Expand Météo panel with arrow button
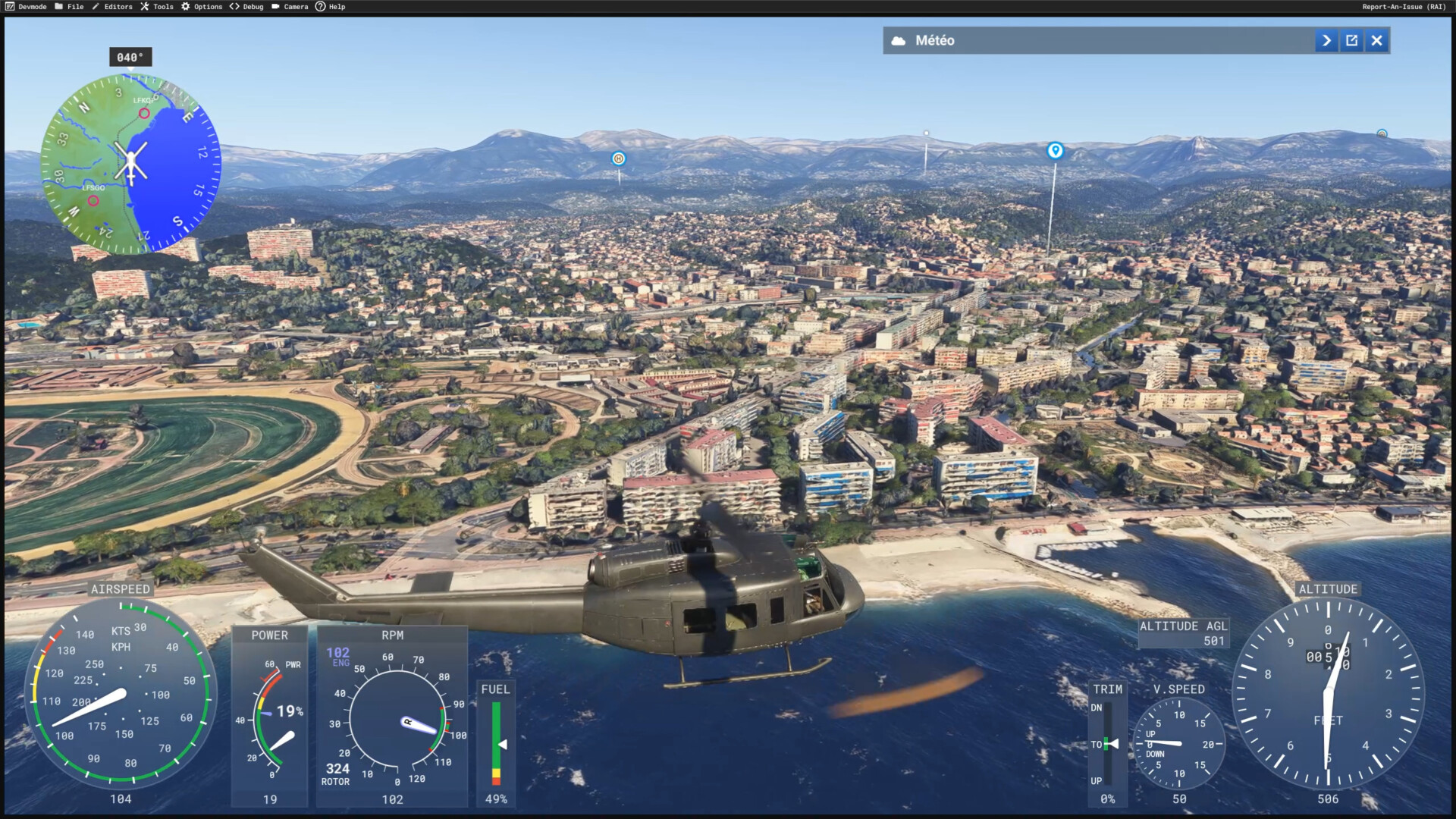Screen dimensions: 1456x819 1326,41
